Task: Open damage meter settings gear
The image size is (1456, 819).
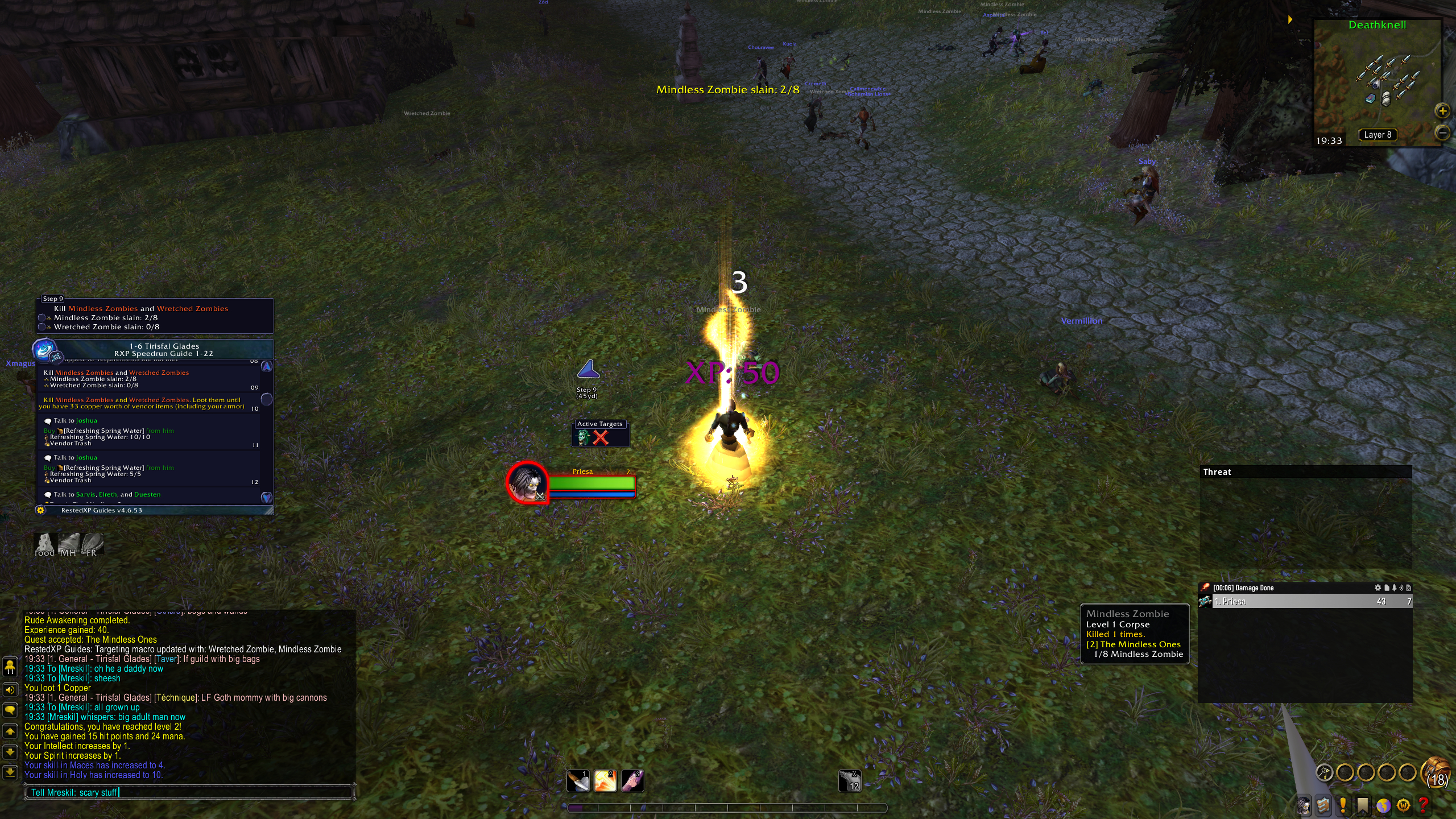Action: pos(1378,588)
